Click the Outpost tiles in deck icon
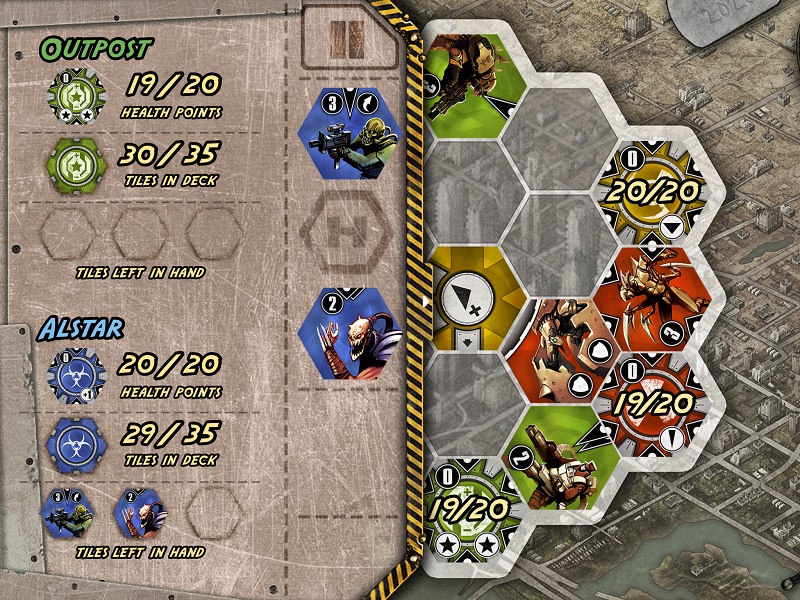This screenshot has width=800, height=600. pos(73,160)
